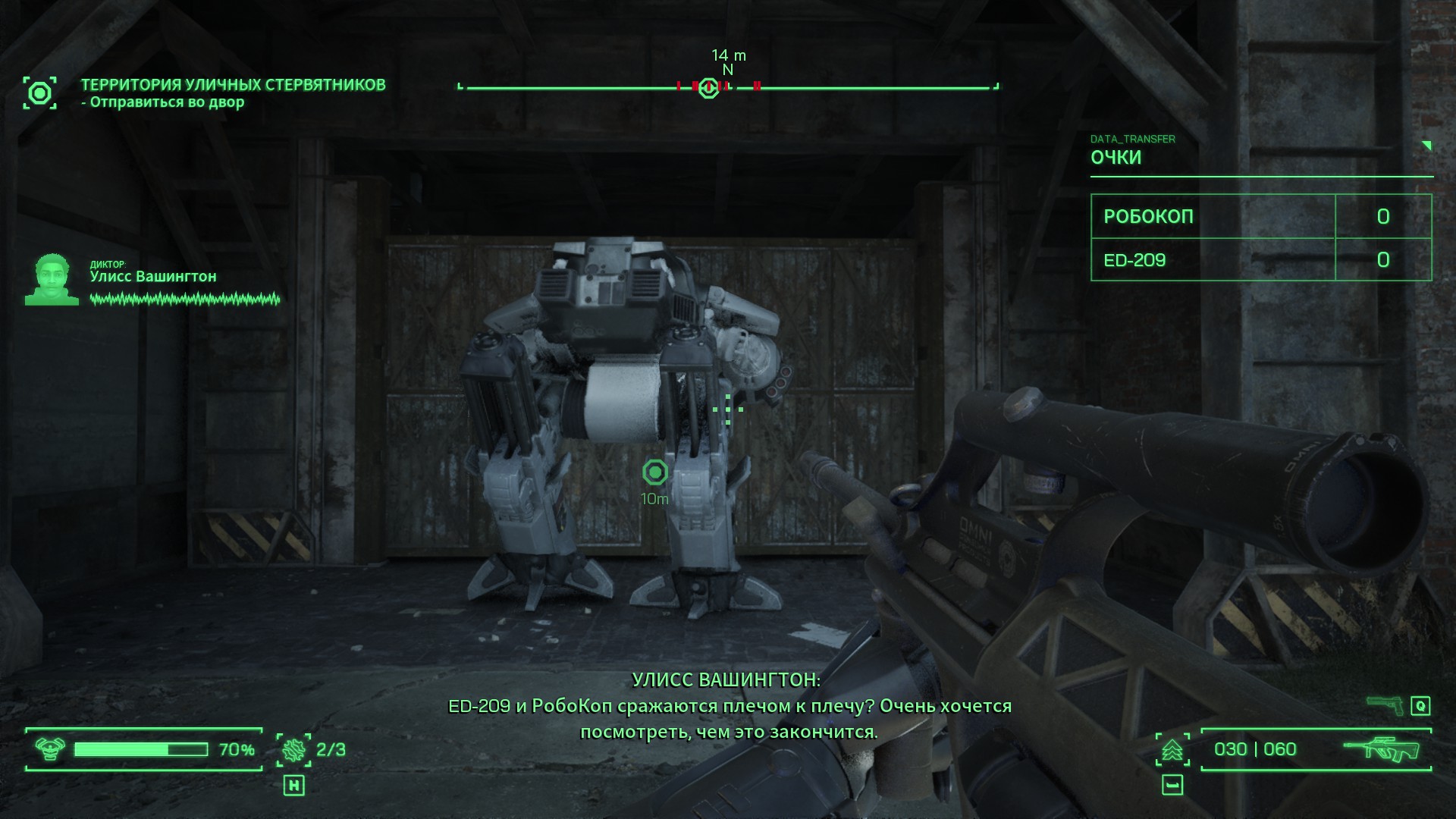Click the 10m waypoint marker
The width and height of the screenshot is (1456, 819).
click(655, 472)
